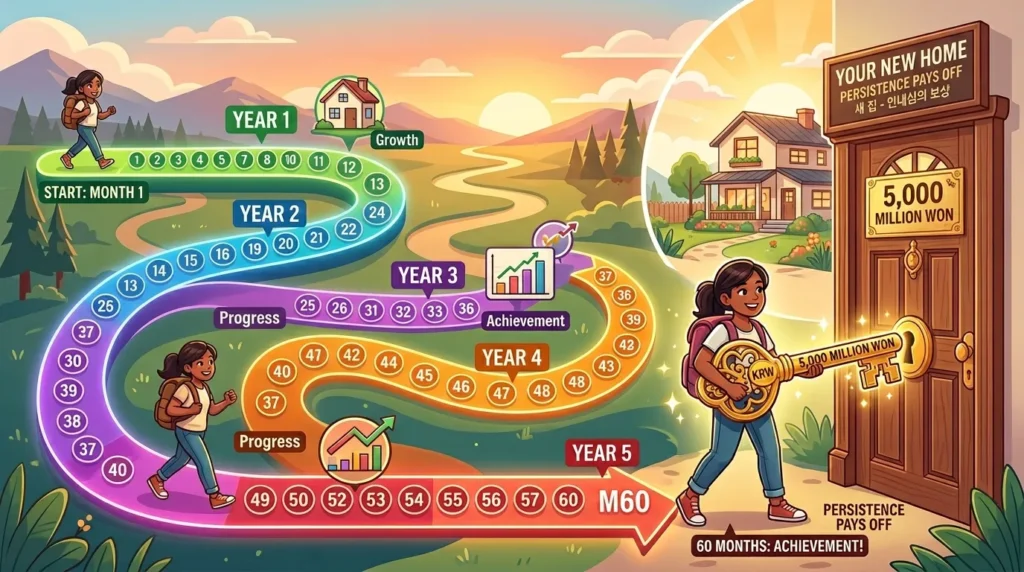Choose month tile 12 on the green path
Screen dimensions: 1024x572
point(348,167)
